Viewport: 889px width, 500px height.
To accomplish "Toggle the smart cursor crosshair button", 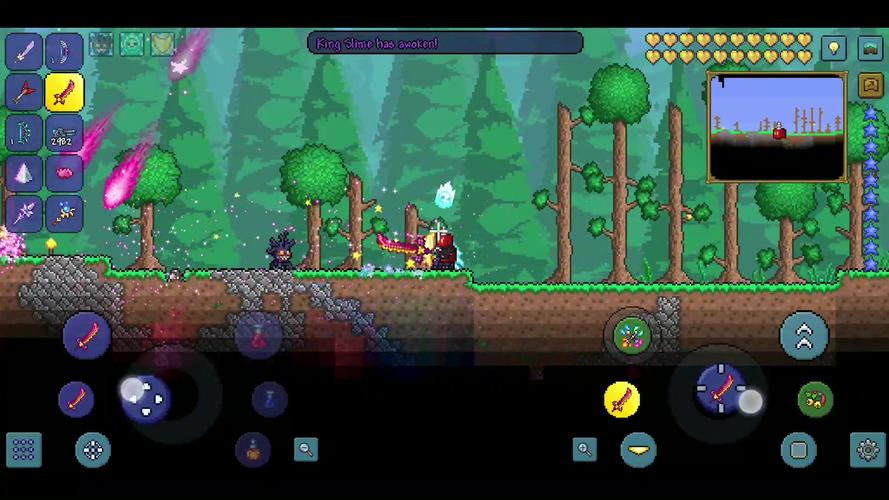I will pos(93,450).
